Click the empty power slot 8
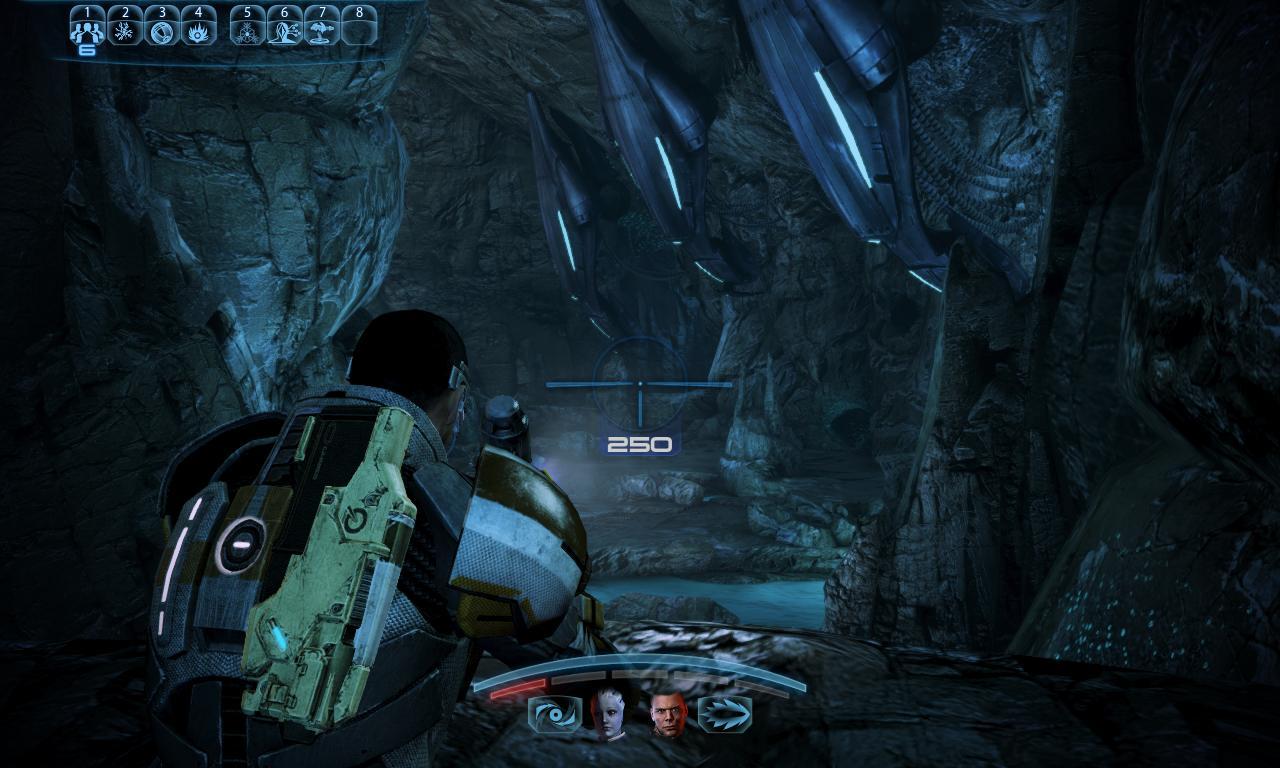1280x768 pixels. click(x=360, y=28)
